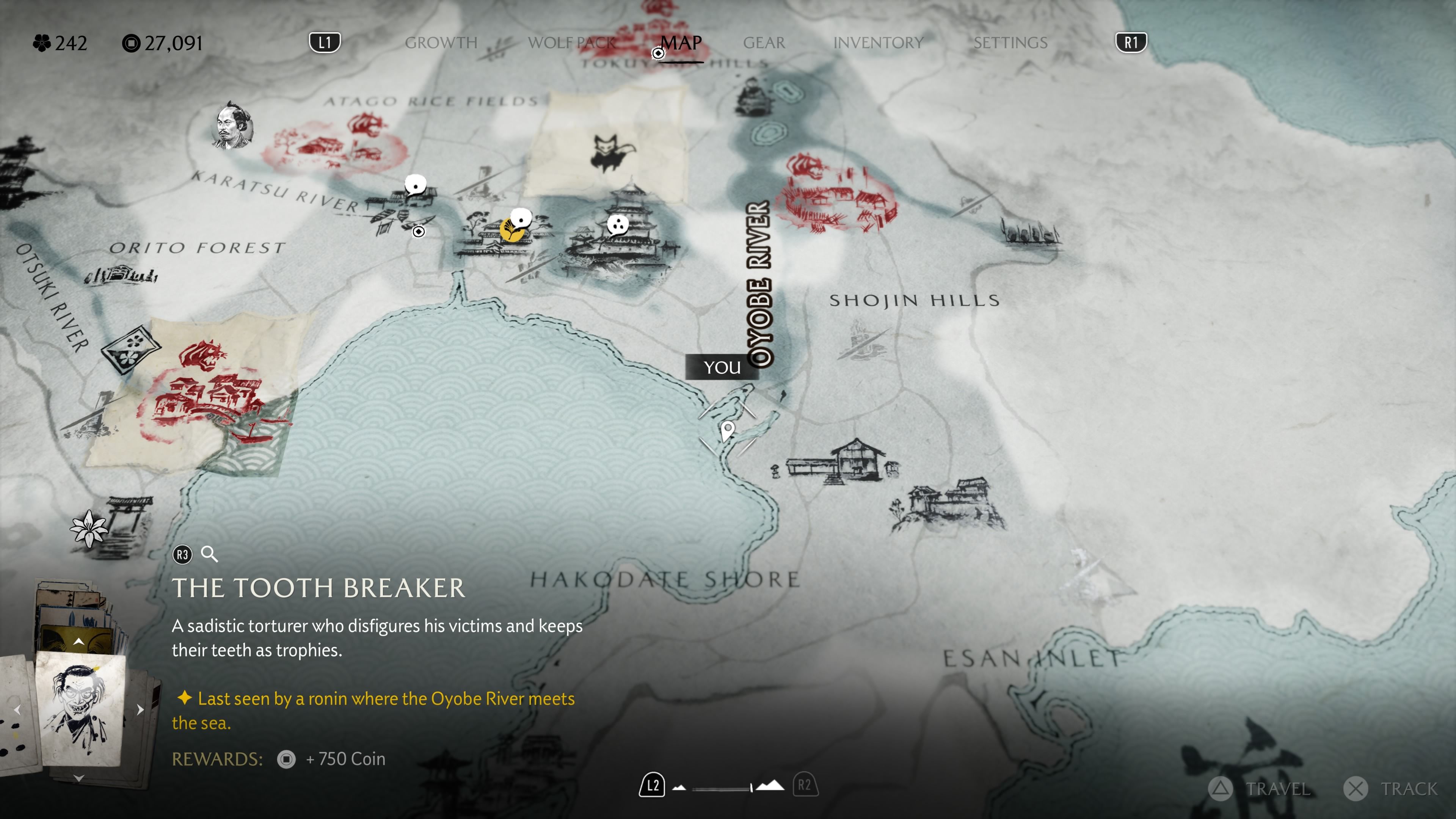The image size is (1456, 819).
Task: Pick the speech bubble marker at the river docks
Action: pyautogui.click(x=416, y=185)
